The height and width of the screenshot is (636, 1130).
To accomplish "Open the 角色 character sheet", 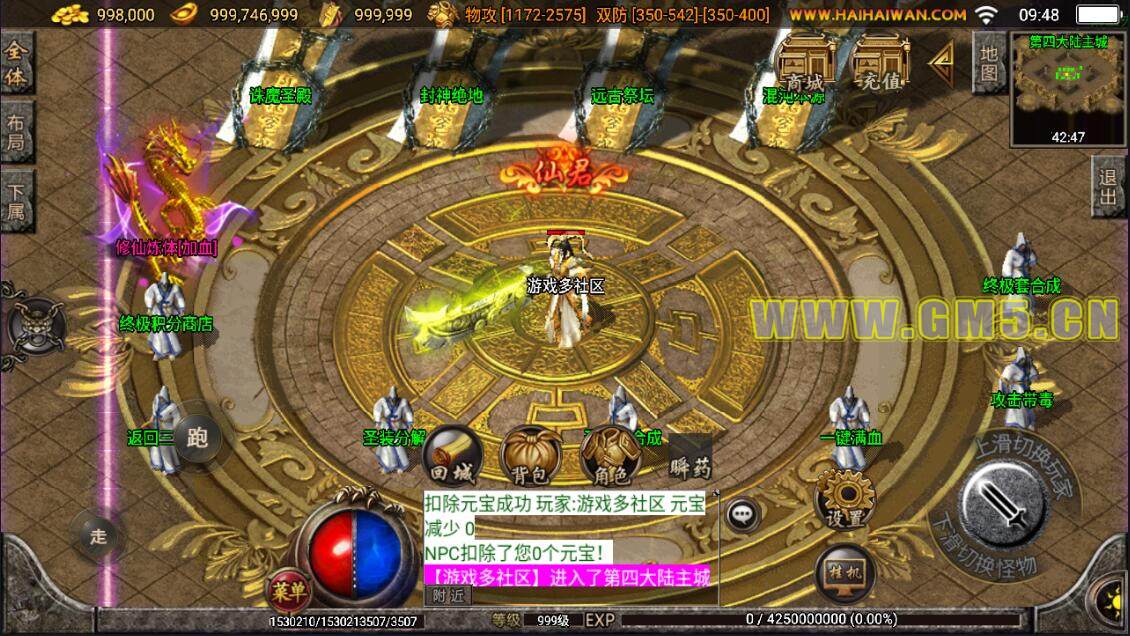I will (610, 457).
